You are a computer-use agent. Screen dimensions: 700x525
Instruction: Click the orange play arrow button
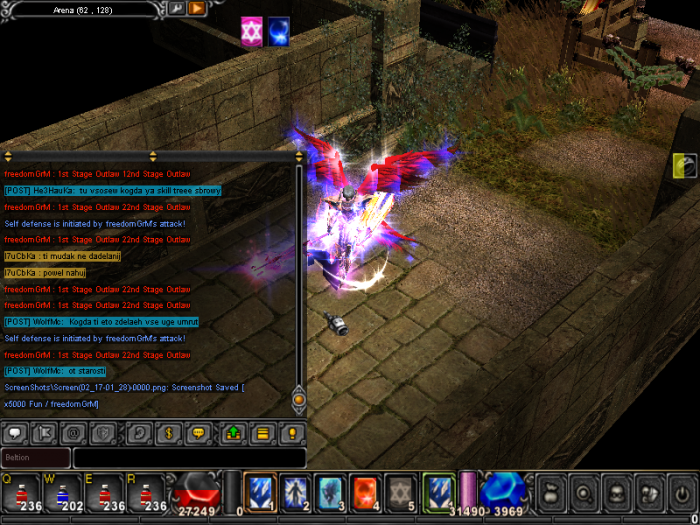click(197, 9)
